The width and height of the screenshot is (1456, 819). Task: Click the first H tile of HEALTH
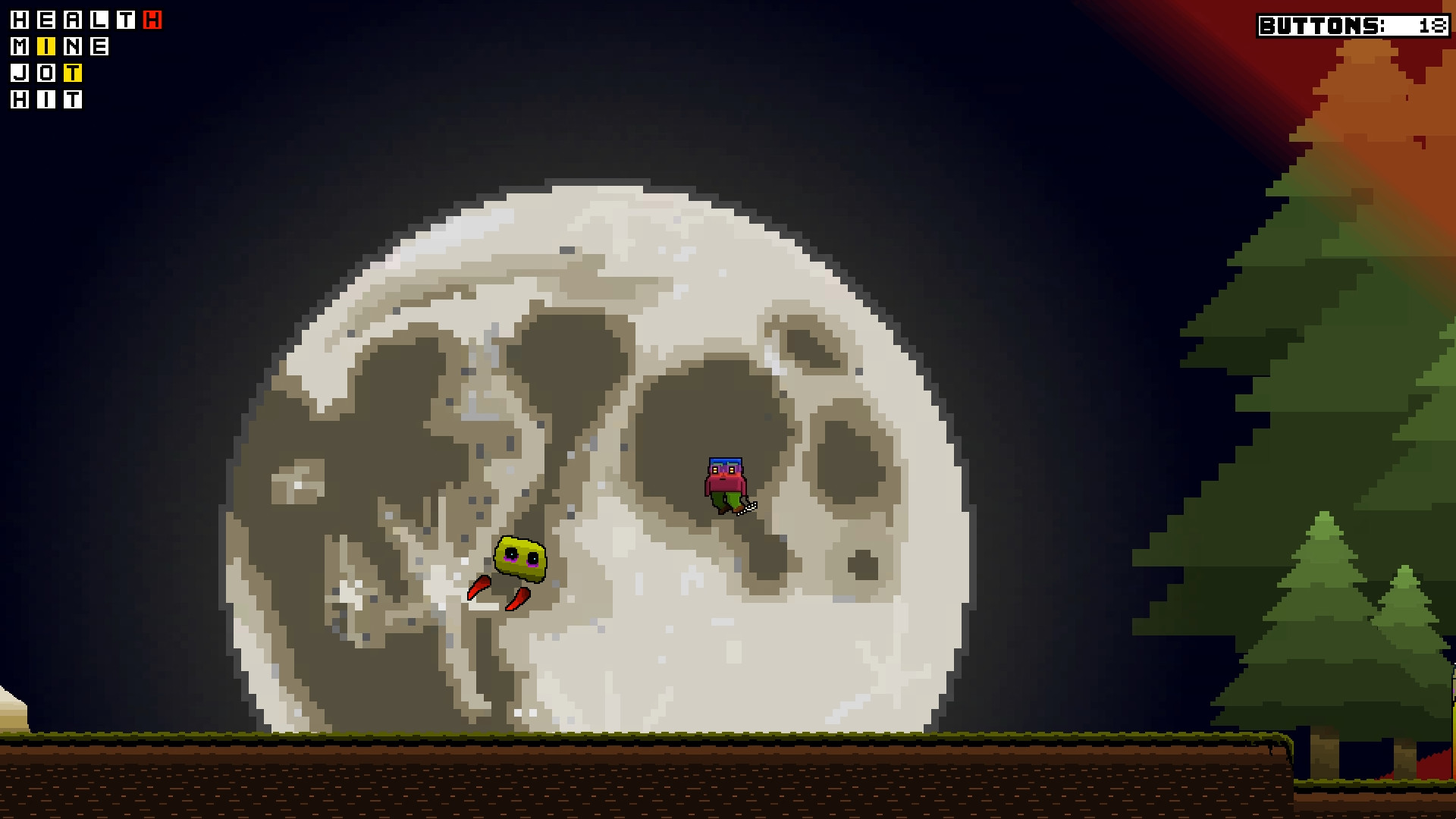[19, 20]
